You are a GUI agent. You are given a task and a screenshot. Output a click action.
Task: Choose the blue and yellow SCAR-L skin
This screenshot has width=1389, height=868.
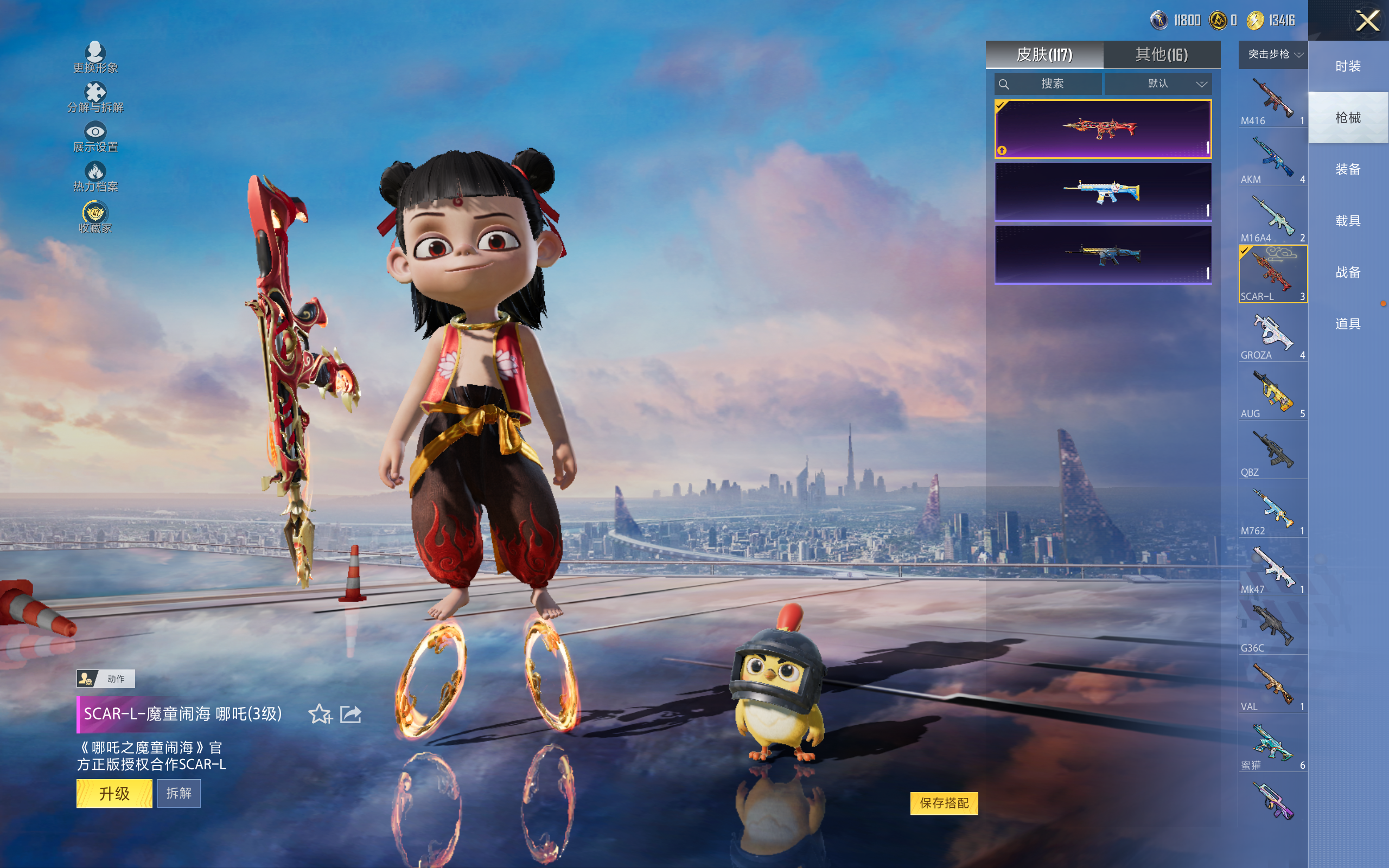point(1103,192)
